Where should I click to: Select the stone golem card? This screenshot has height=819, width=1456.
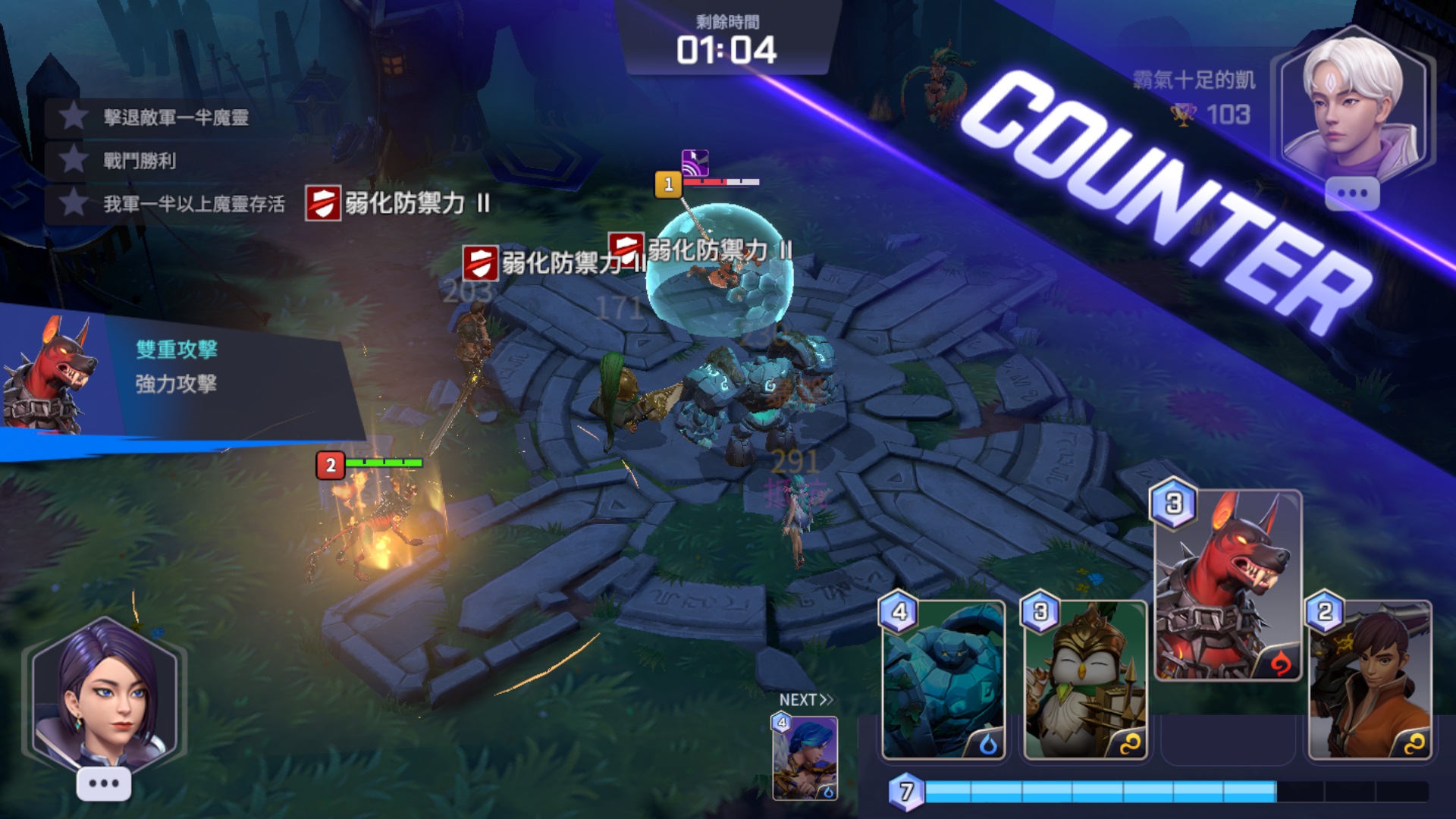pos(943,680)
